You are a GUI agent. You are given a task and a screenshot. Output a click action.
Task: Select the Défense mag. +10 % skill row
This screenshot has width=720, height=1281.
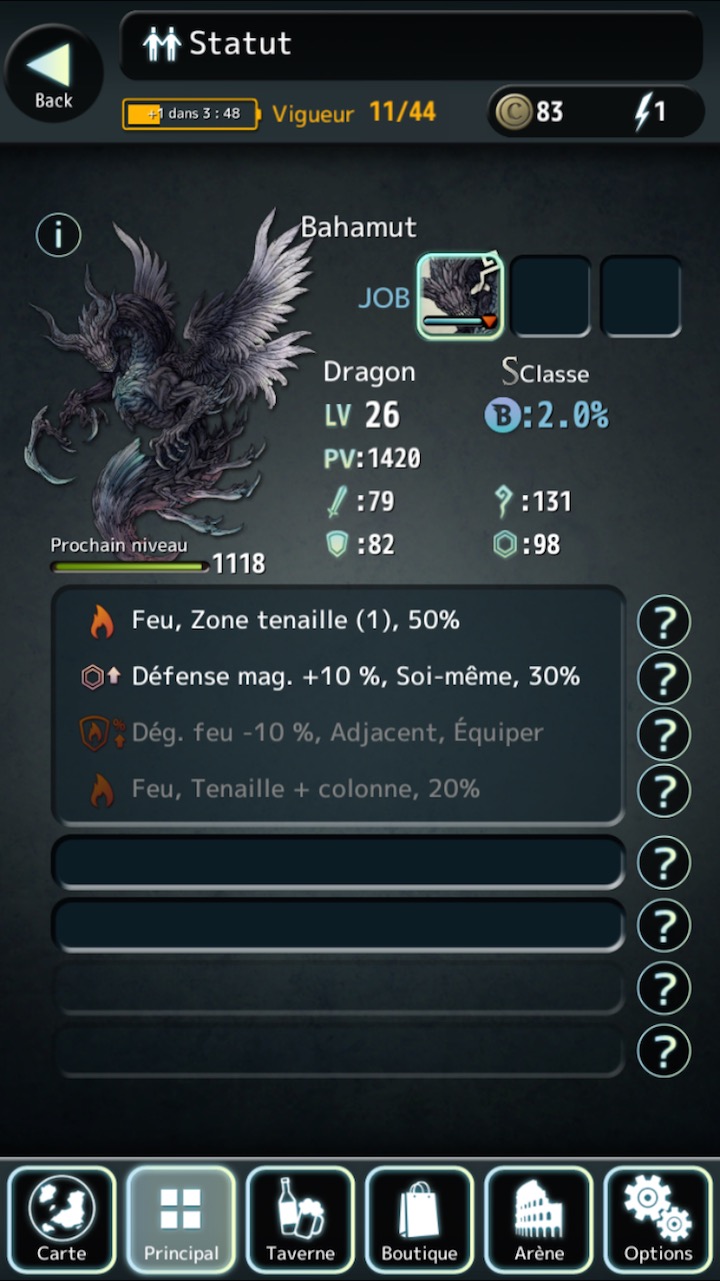coord(338,677)
